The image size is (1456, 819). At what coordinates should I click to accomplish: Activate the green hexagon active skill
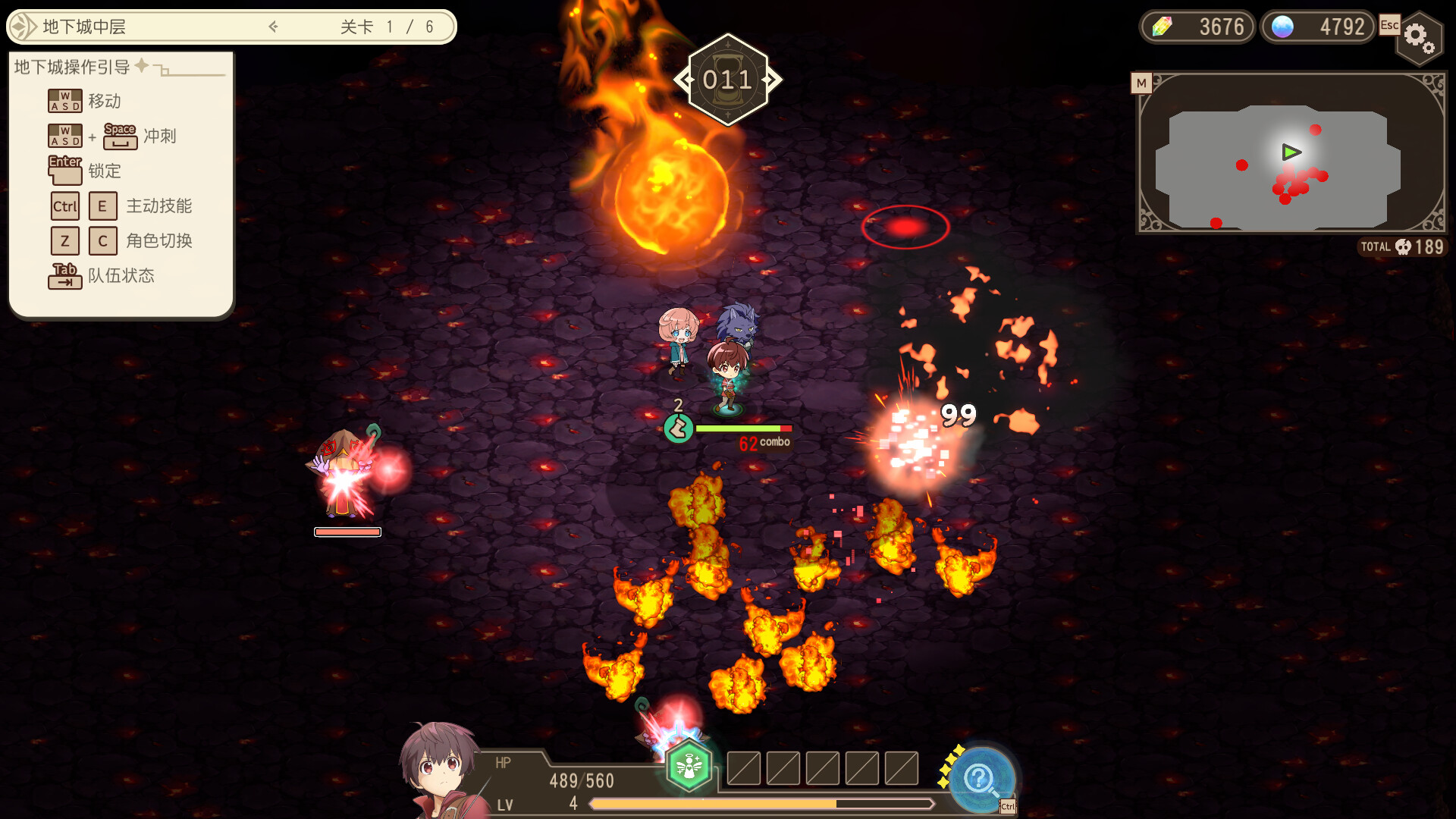coord(689,766)
